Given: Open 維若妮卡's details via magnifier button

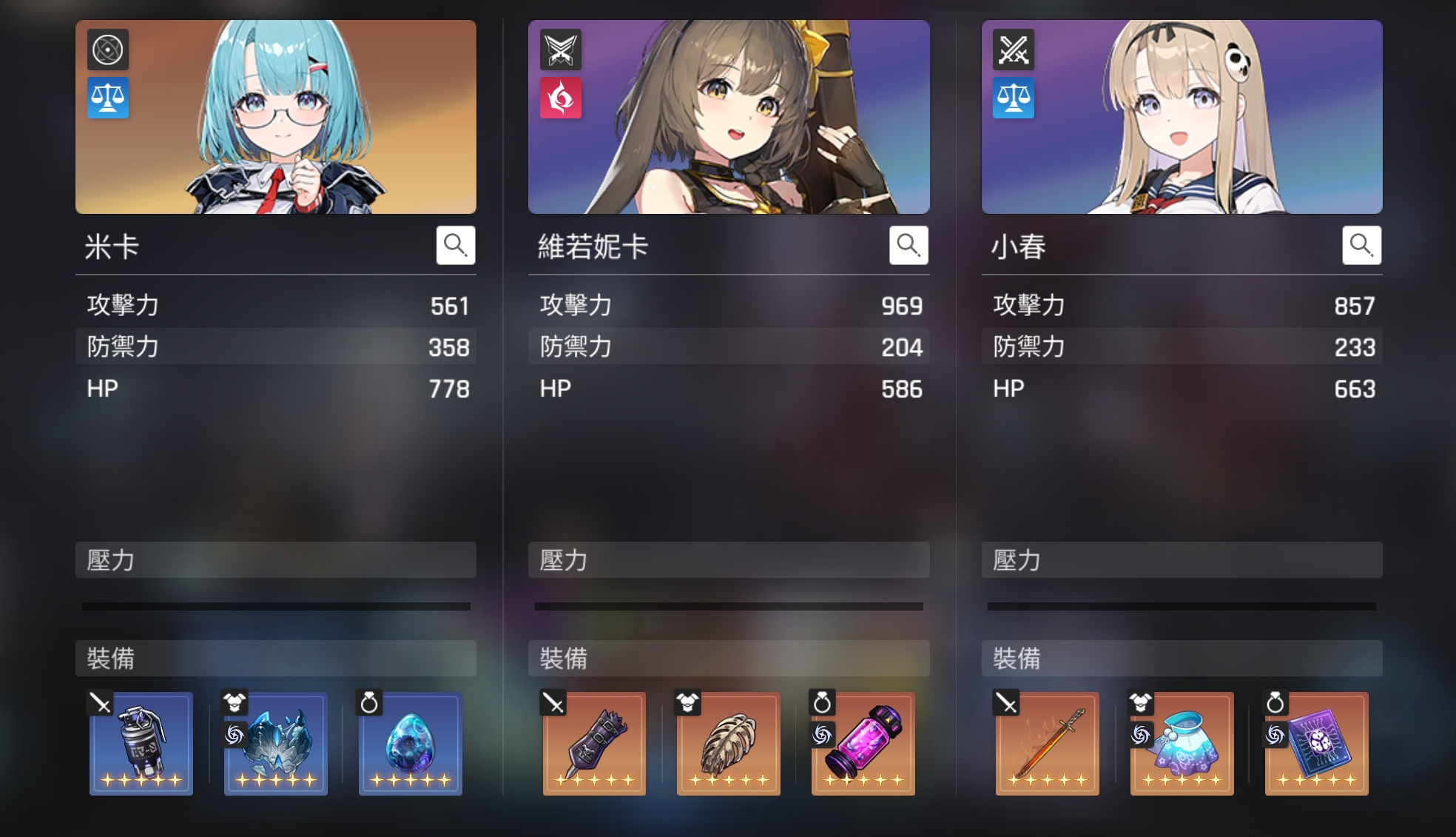Looking at the screenshot, I should pyautogui.click(x=909, y=245).
